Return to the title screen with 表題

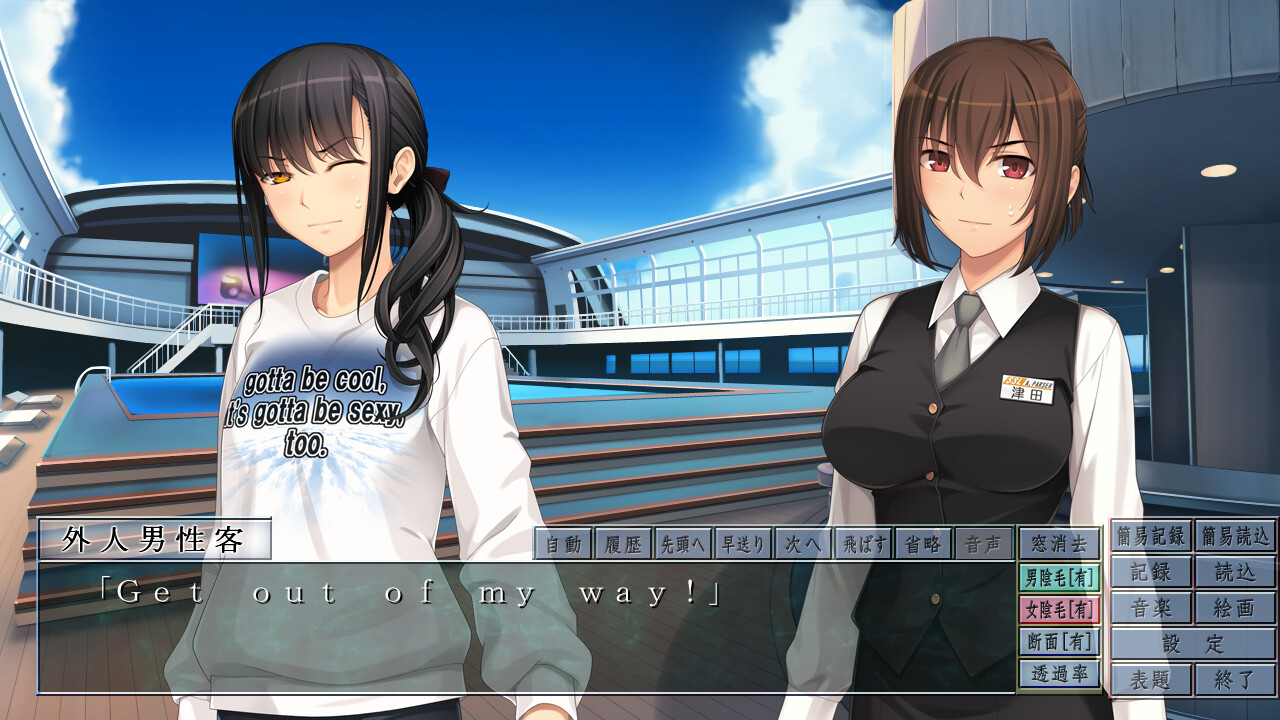coord(1151,680)
